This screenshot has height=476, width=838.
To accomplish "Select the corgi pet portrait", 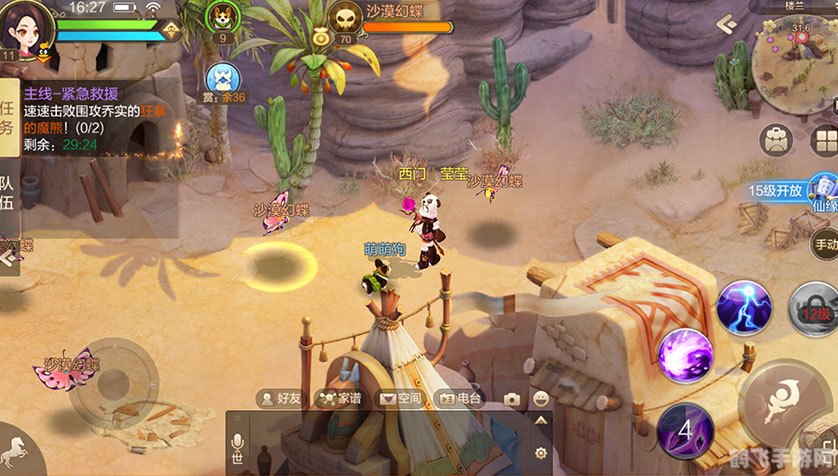I will 220,17.
